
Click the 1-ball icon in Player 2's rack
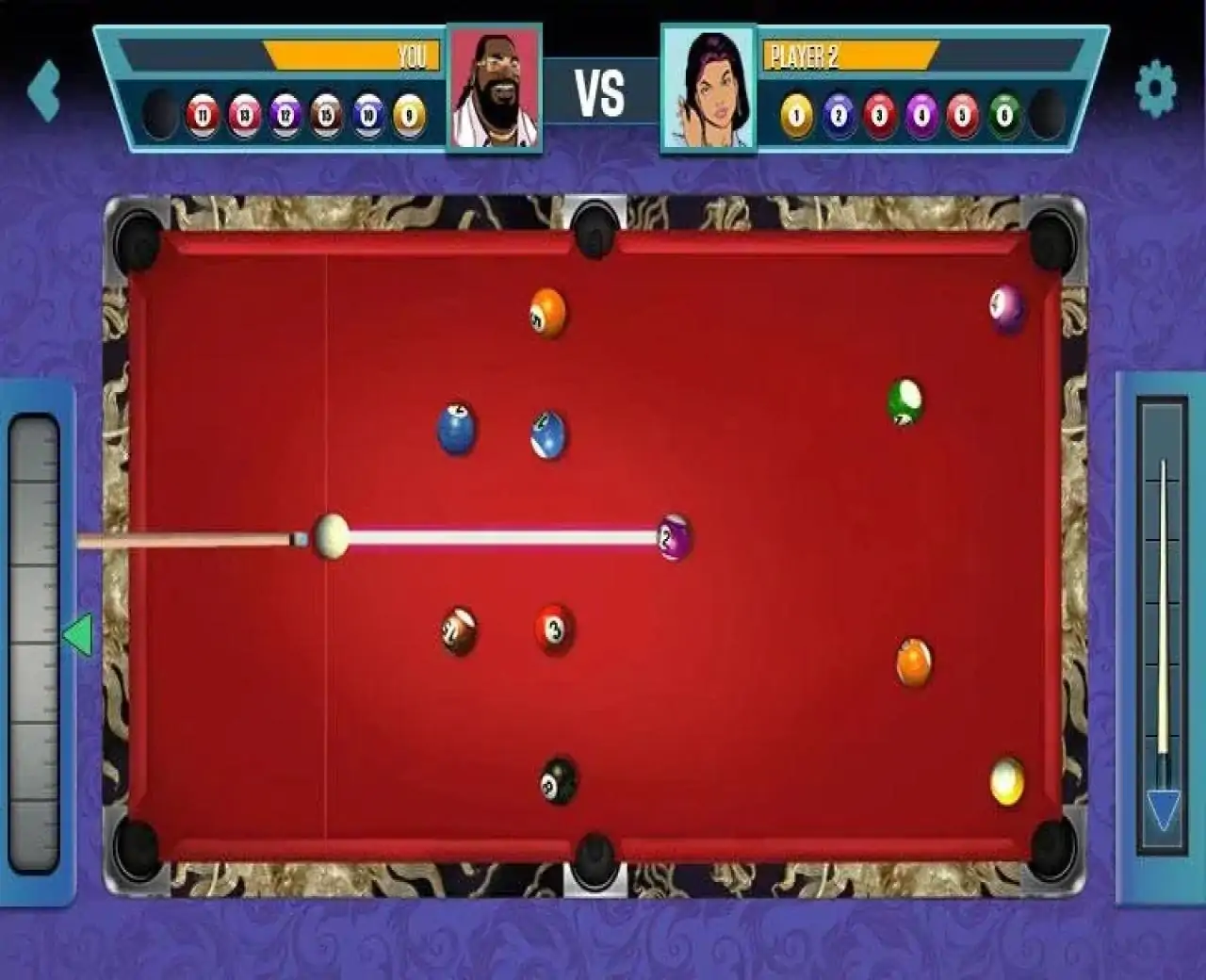point(796,114)
